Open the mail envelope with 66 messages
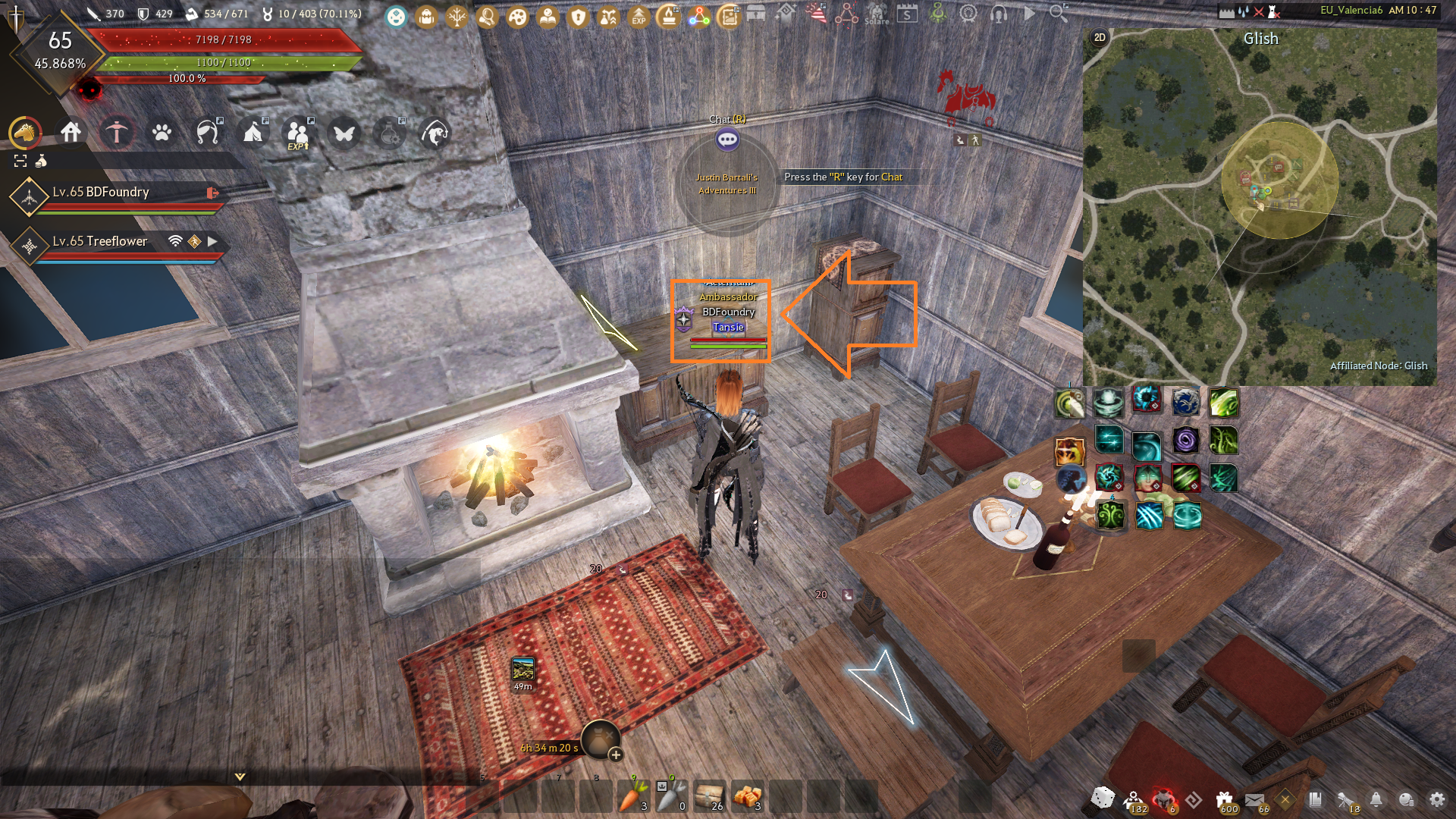 [1254, 799]
